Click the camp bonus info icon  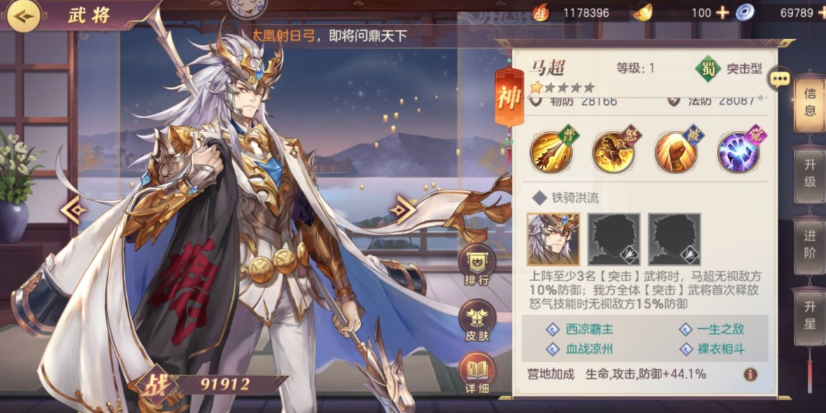[750, 374]
